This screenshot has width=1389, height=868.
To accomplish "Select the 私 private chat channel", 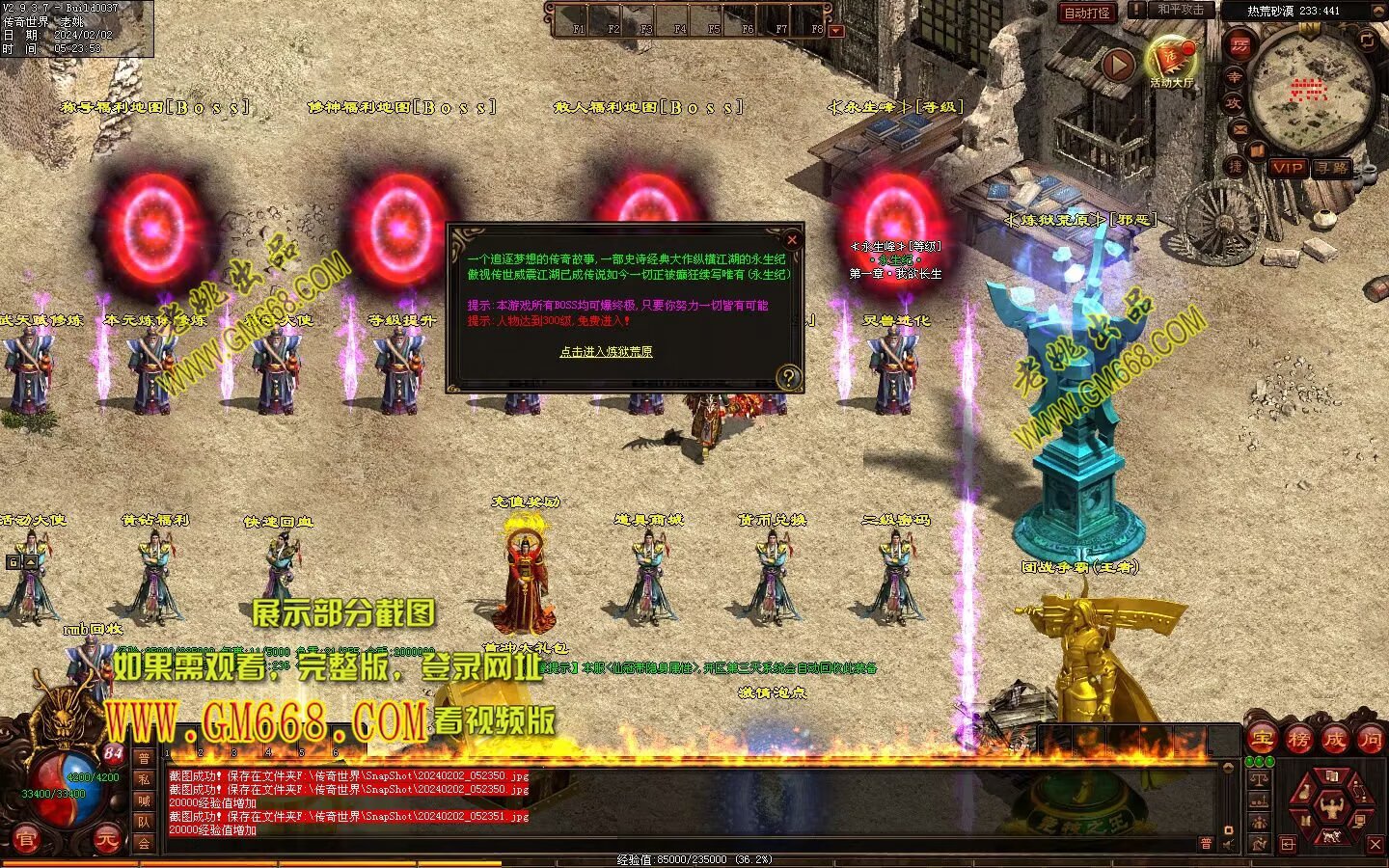I will coord(143,779).
